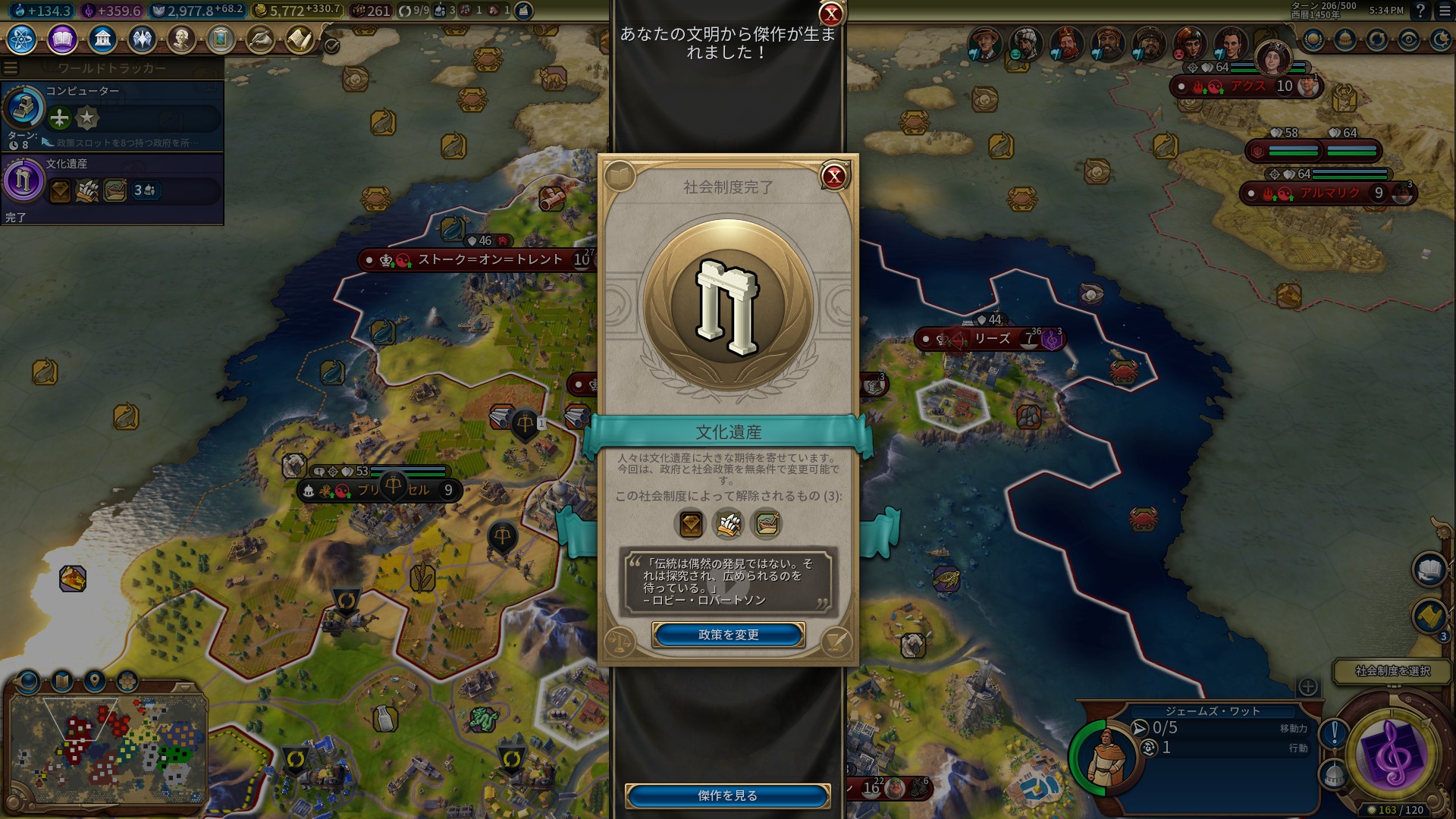Select the ジェームズ・ワット unit portrait

[1103, 757]
